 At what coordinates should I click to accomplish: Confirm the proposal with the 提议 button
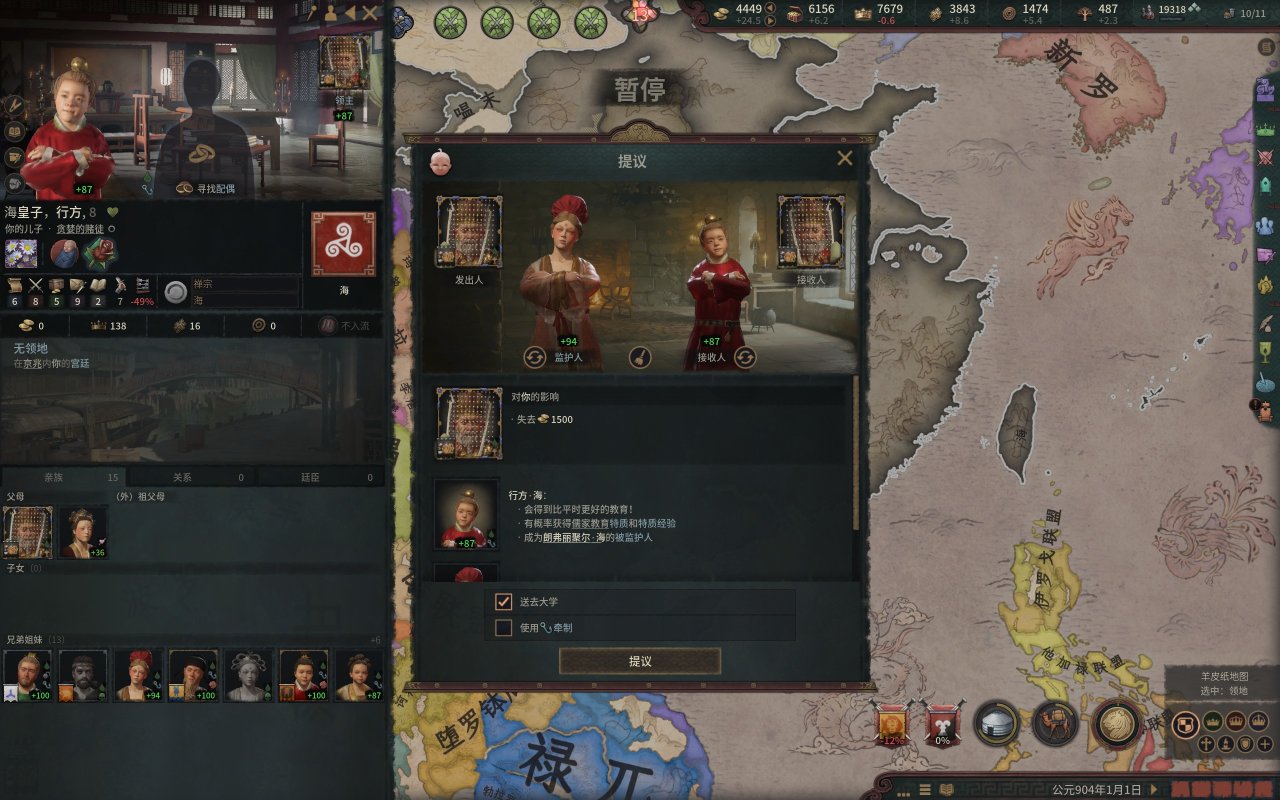(x=640, y=661)
